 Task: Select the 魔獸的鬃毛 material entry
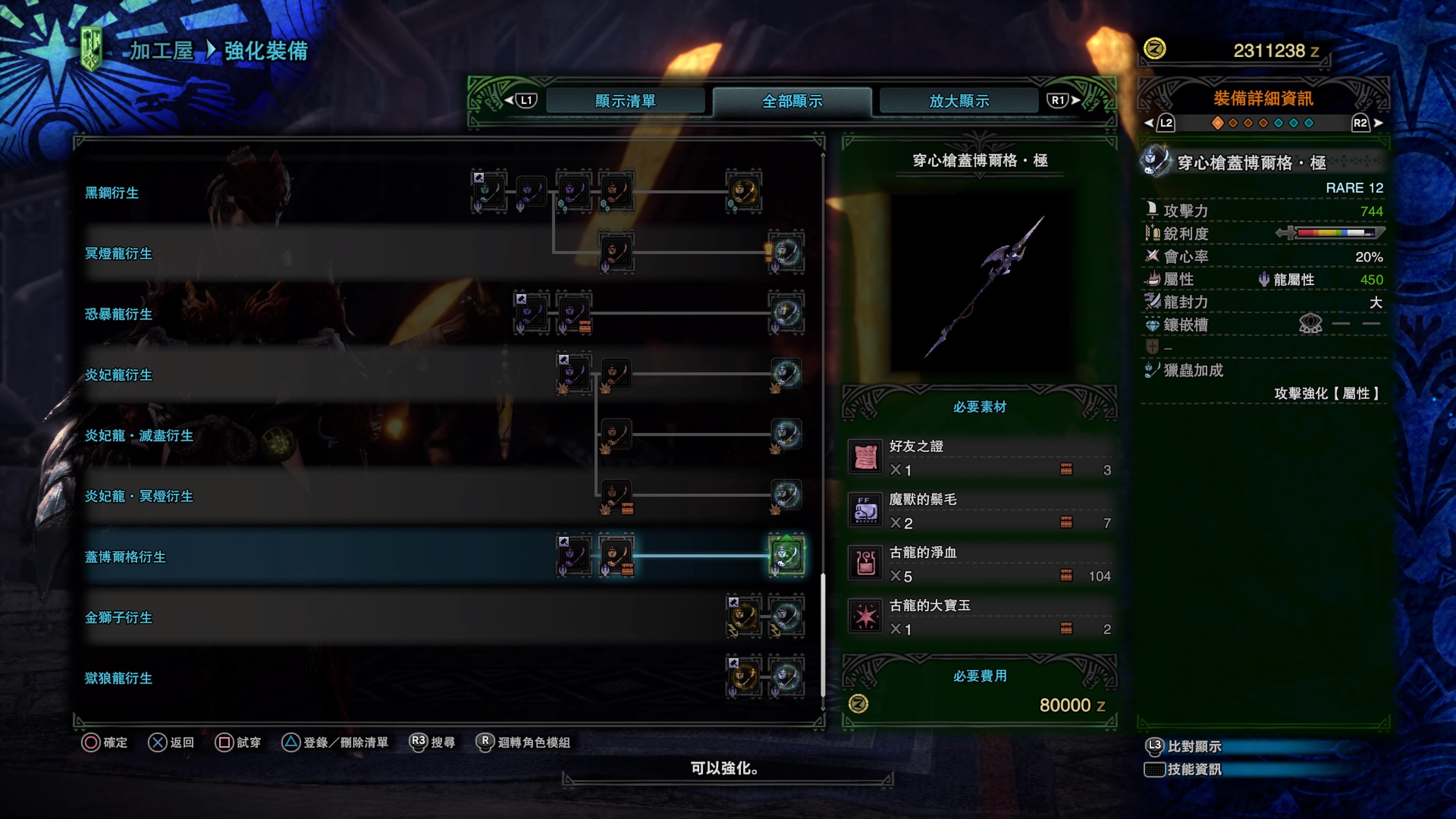pyautogui.click(x=979, y=510)
